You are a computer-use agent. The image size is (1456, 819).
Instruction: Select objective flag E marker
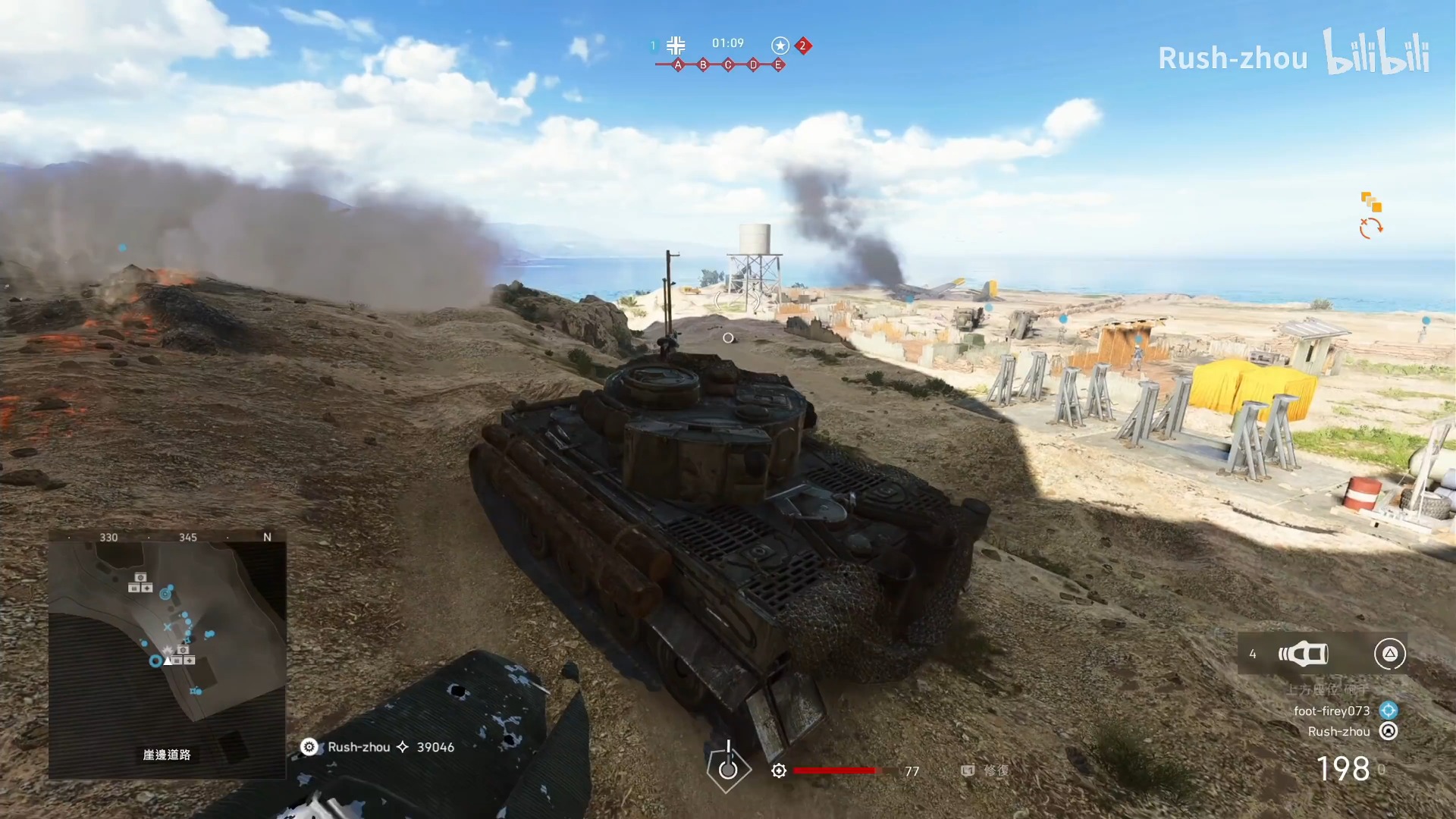778,65
